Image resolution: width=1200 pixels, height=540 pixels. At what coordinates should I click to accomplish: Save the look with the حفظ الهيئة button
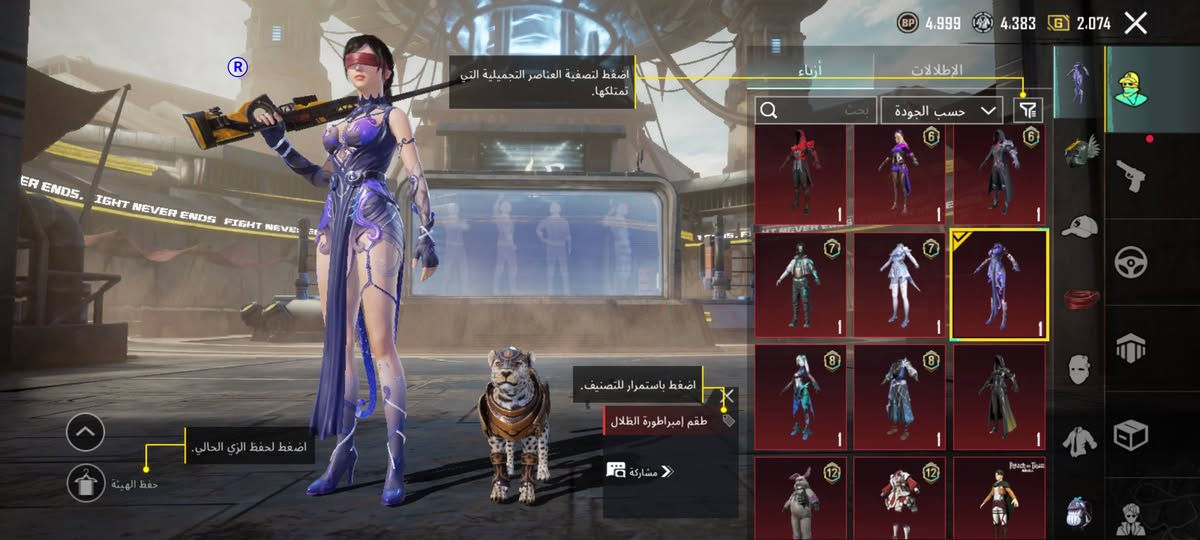87,483
